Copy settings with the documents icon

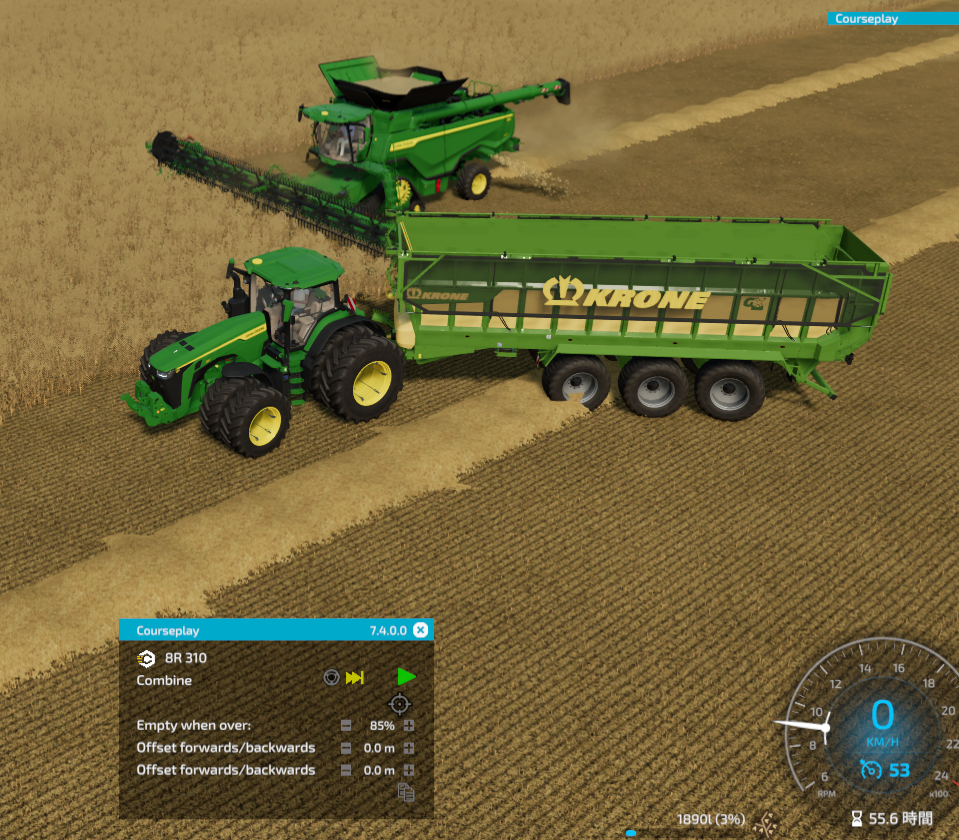click(x=405, y=792)
